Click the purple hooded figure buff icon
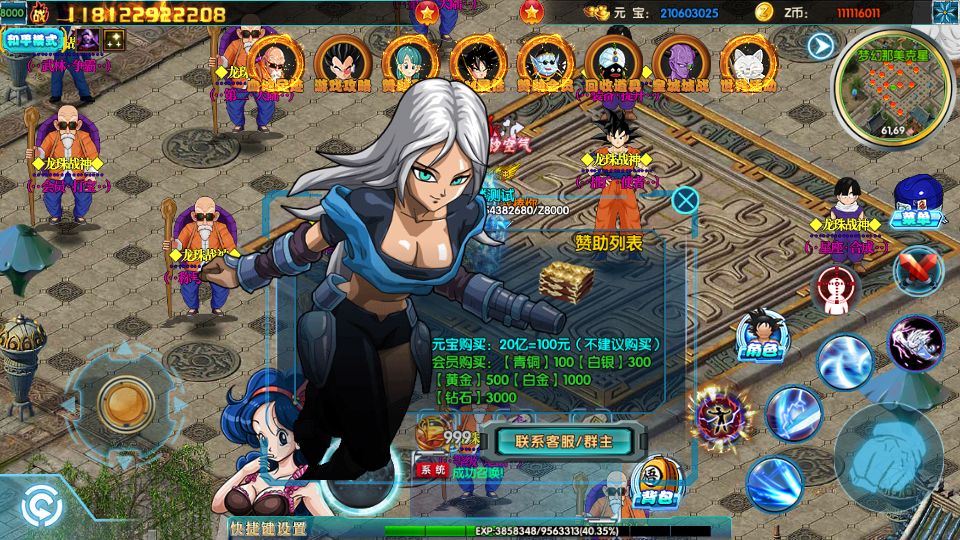This screenshot has width=960, height=540. pos(87,40)
